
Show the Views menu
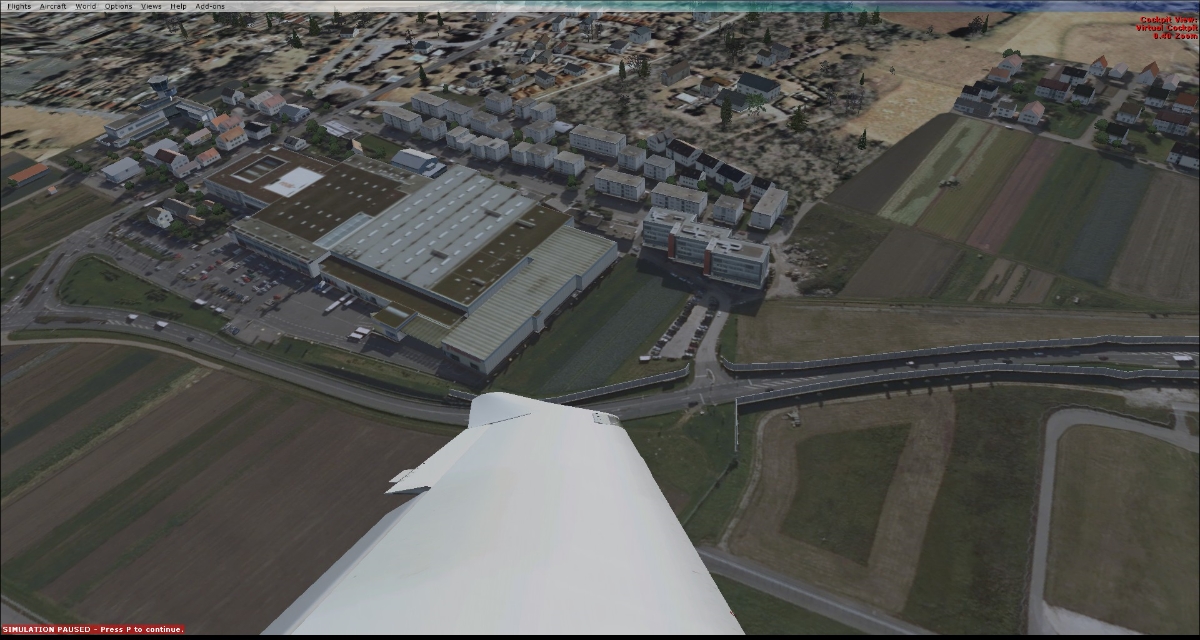pos(151,6)
